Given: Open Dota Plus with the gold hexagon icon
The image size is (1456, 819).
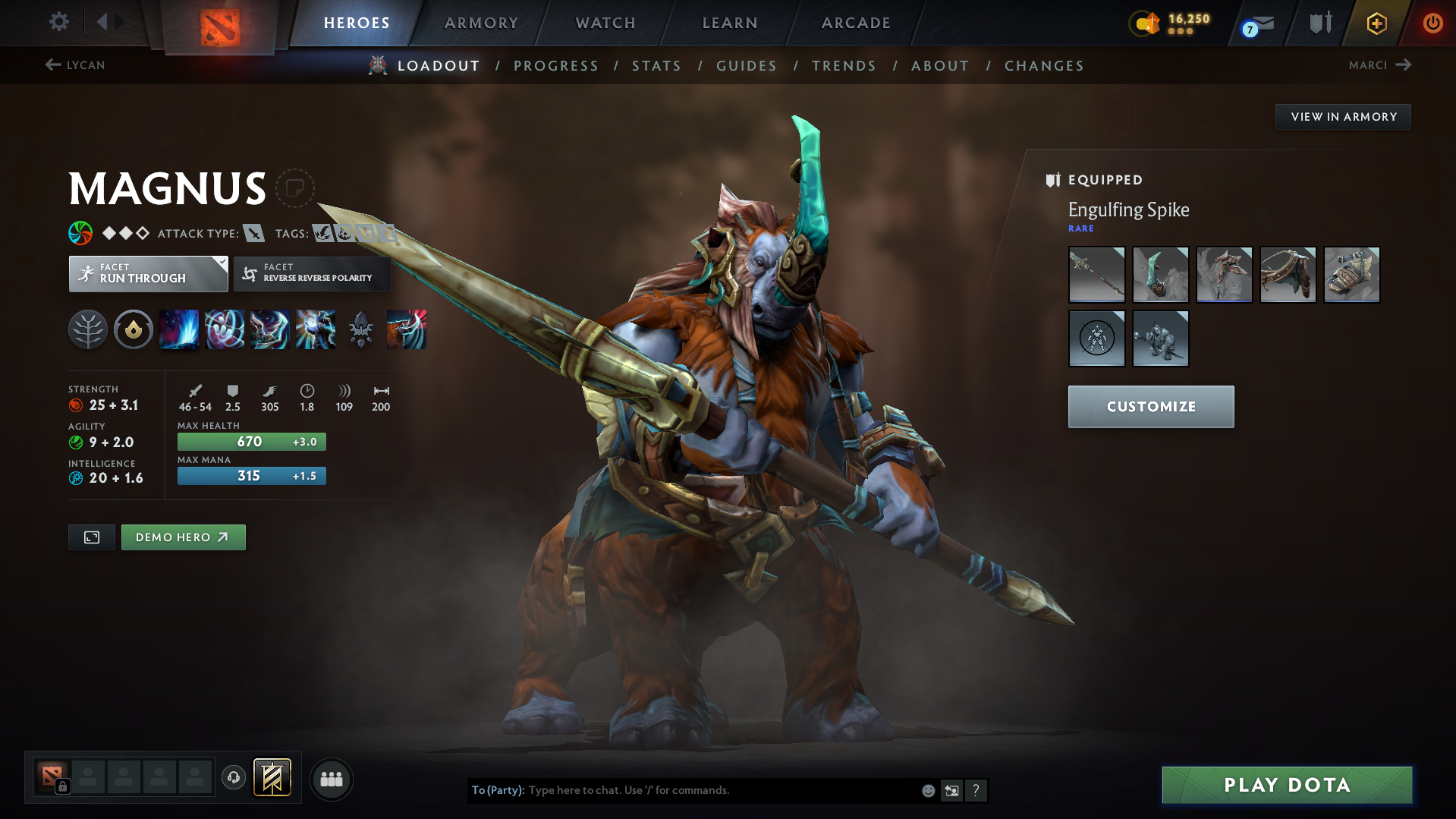Looking at the screenshot, I should pyautogui.click(x=1376, y=23).
